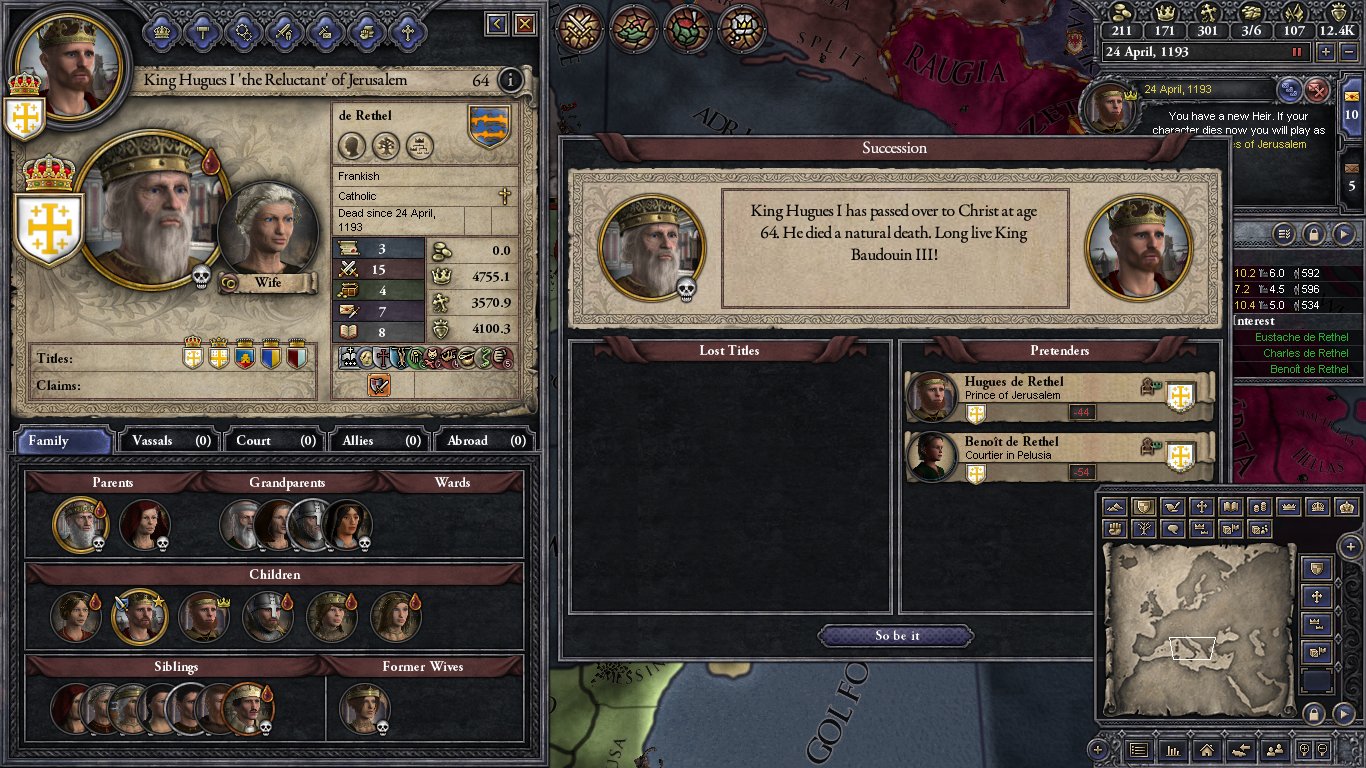The height and width of the screenshot is (768, 1366).
Task: Open the Family tab
Action: click(x=64, y=440)
